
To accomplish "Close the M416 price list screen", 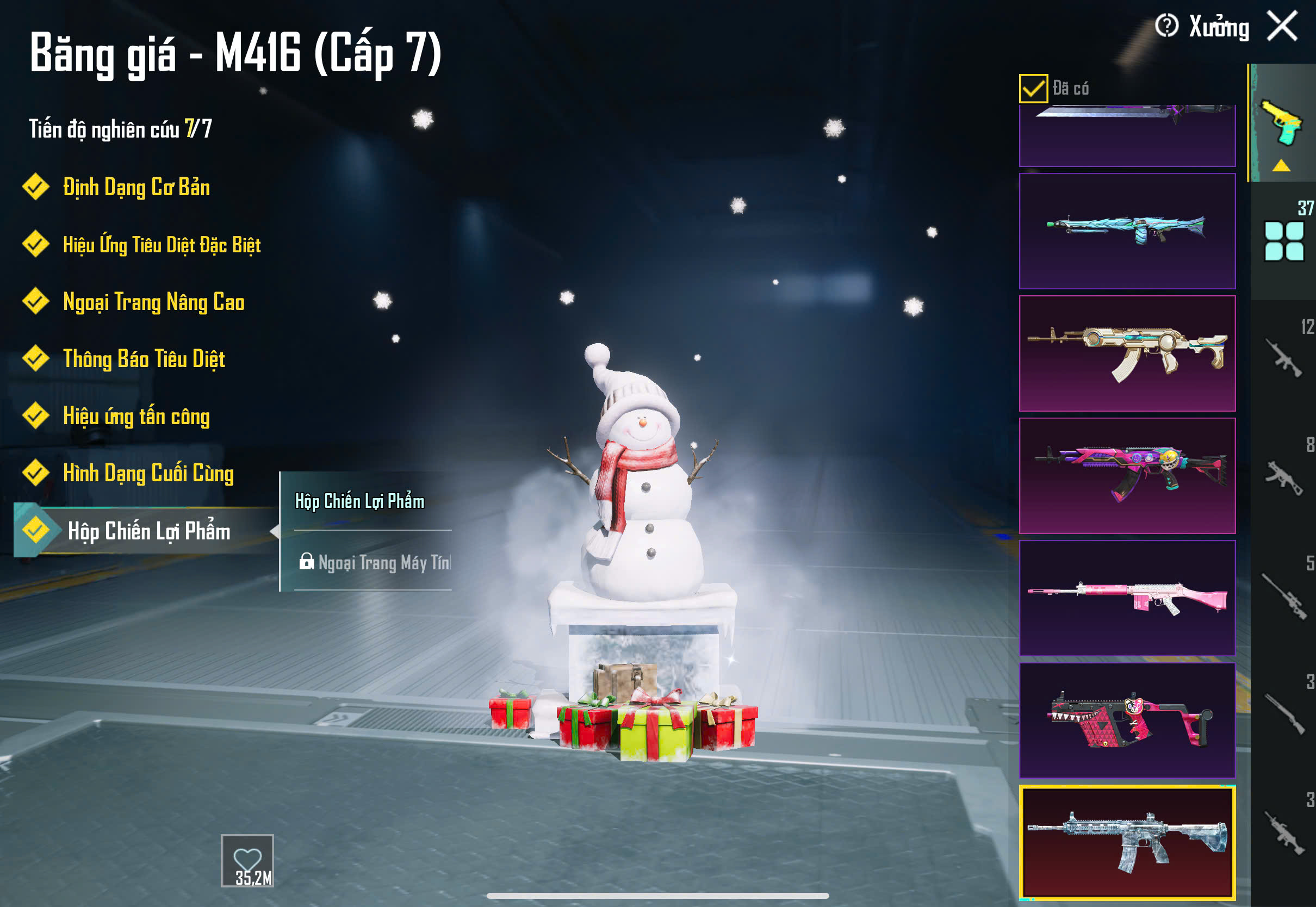I will point(1282,27).
